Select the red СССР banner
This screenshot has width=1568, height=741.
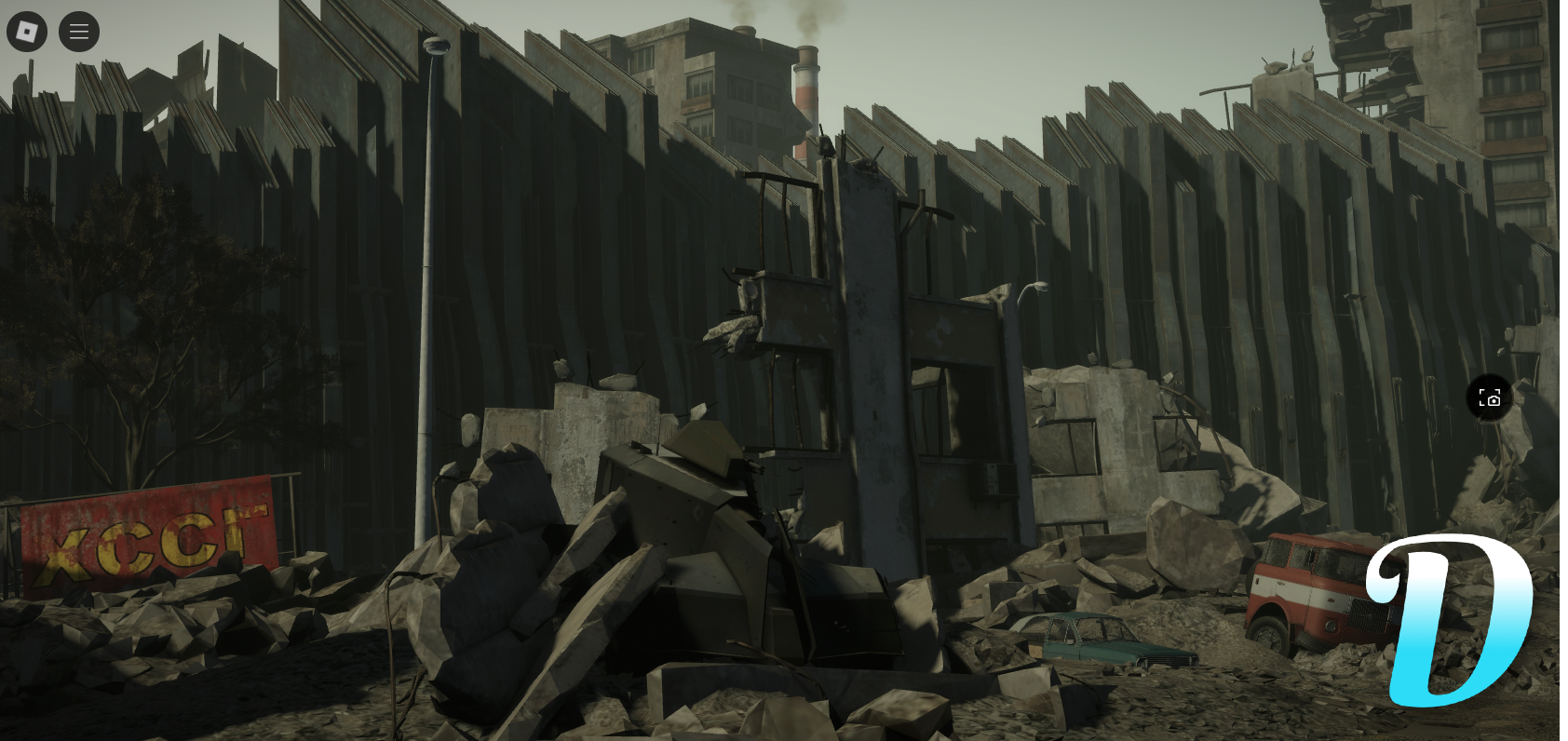[x=144, y=531]
